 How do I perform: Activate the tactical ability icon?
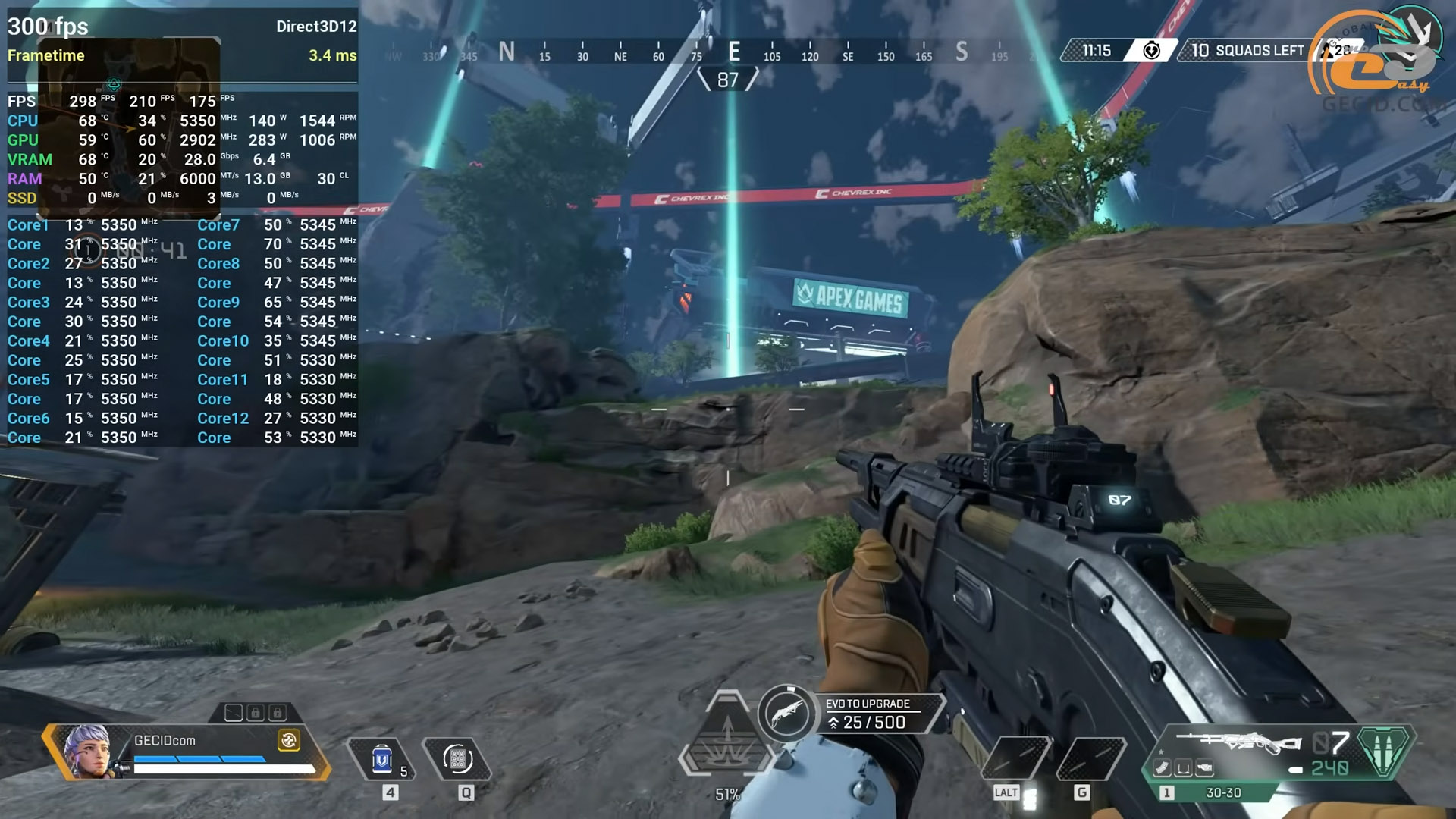pos(458,759)
